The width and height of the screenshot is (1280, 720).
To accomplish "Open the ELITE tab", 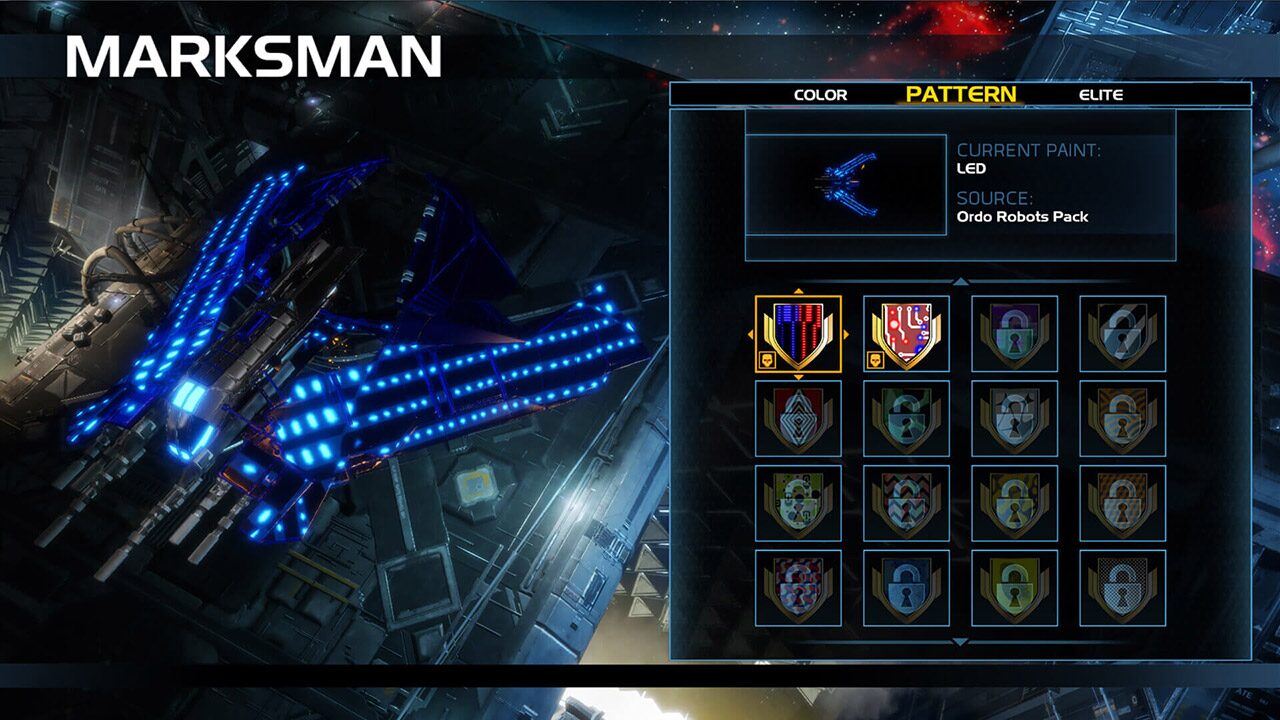I will click(x=1099, y=95).
